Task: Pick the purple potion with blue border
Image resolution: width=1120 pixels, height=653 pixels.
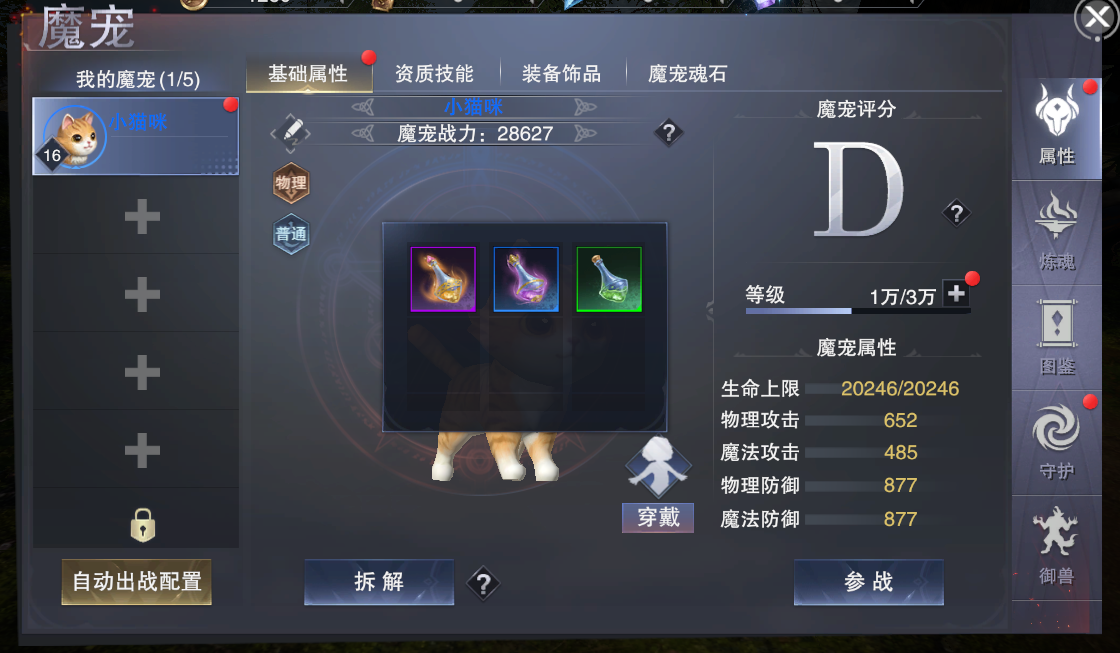Action: [x=526, y=279]
